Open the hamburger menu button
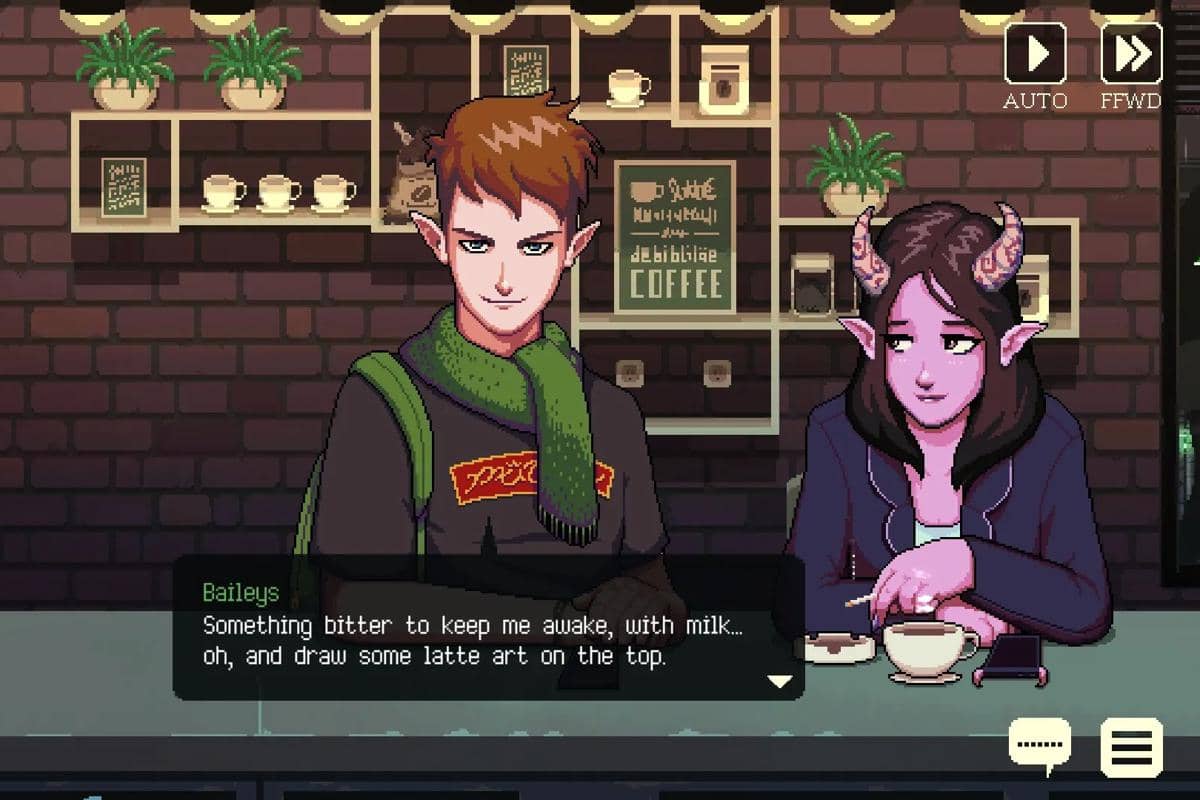Screen dimensions: 1200x800 [1131, 747]
